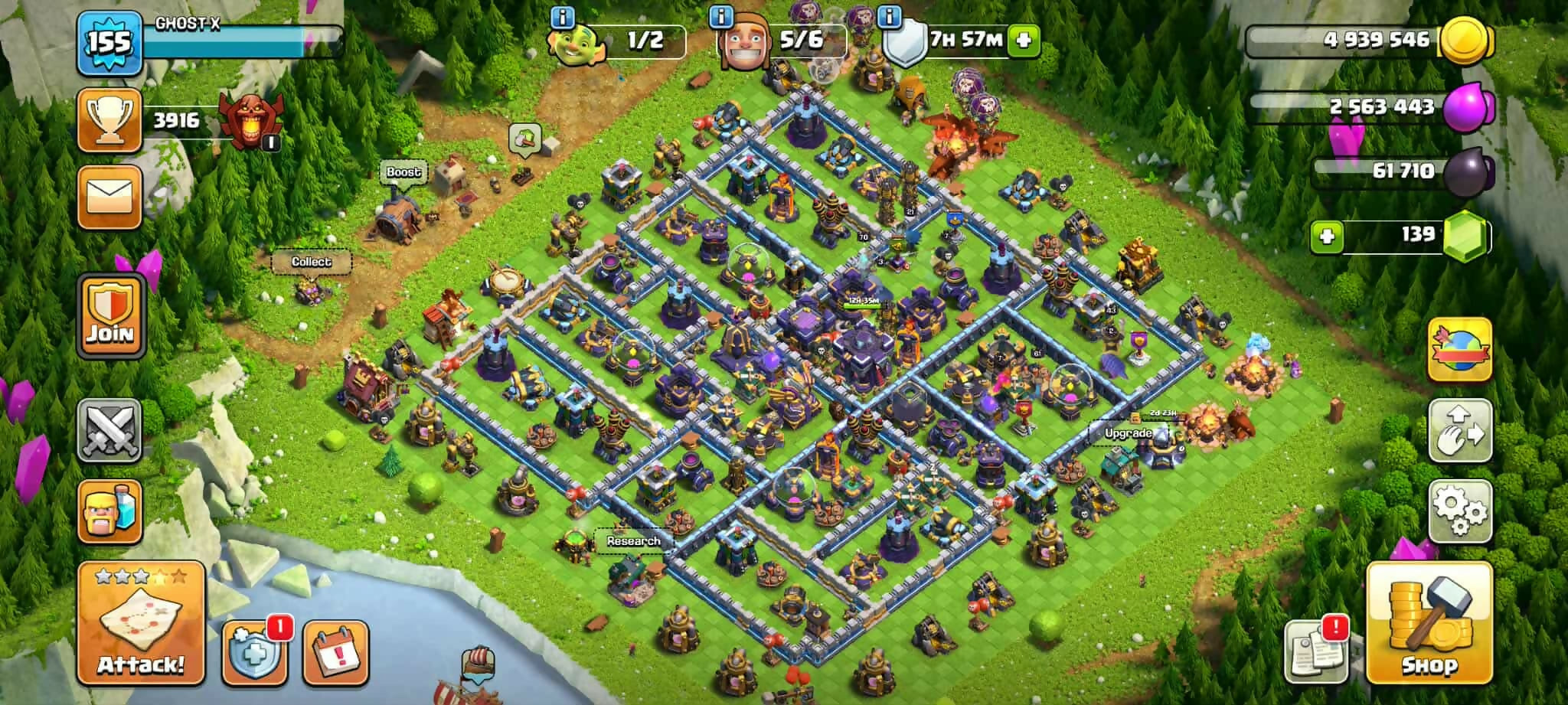This screenshot has width=1568, height=705.
Task: Open the crossed swords battle log
Action: tap(109, 430)
